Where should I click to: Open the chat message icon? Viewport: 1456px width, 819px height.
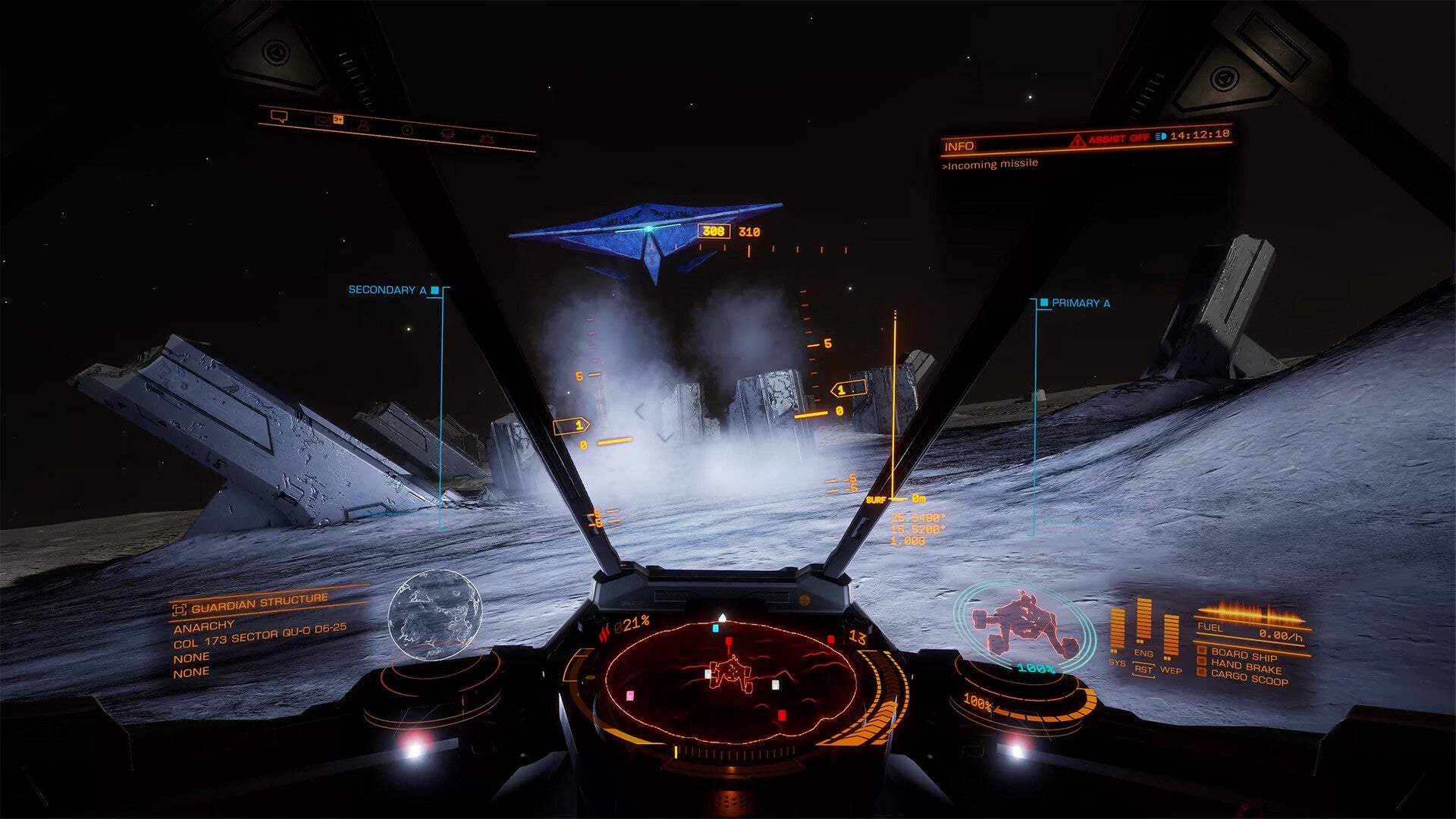coord(280,118)
